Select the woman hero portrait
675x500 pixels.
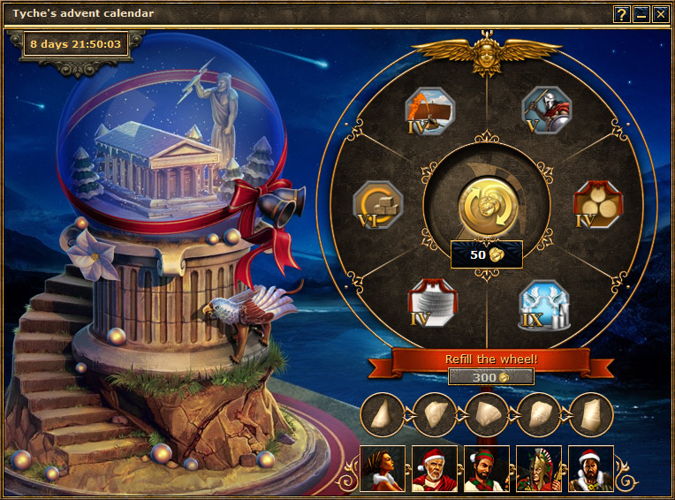click(382, 468)
